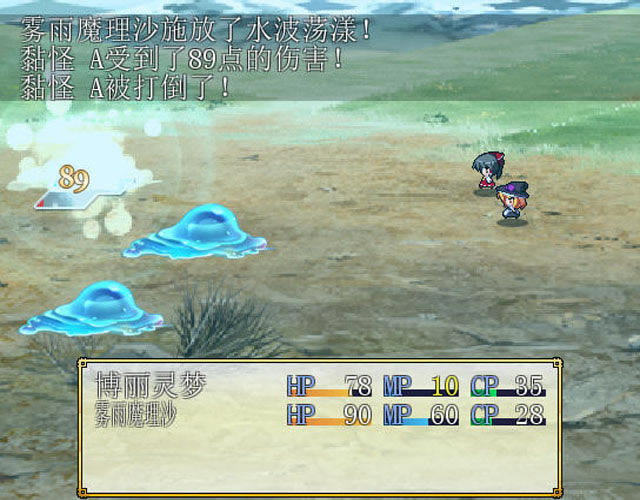Select 博丽灵梦 in the party status window
640x500 pixels.
[x=150, y=385]
